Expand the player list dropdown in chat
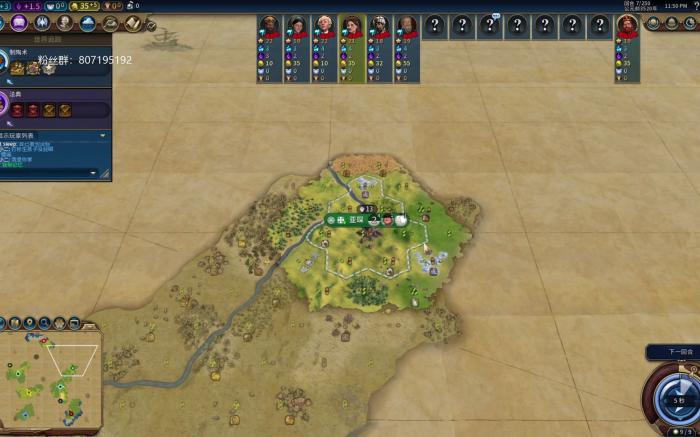The height and width of the screenshot is (437, 700). 102,135
